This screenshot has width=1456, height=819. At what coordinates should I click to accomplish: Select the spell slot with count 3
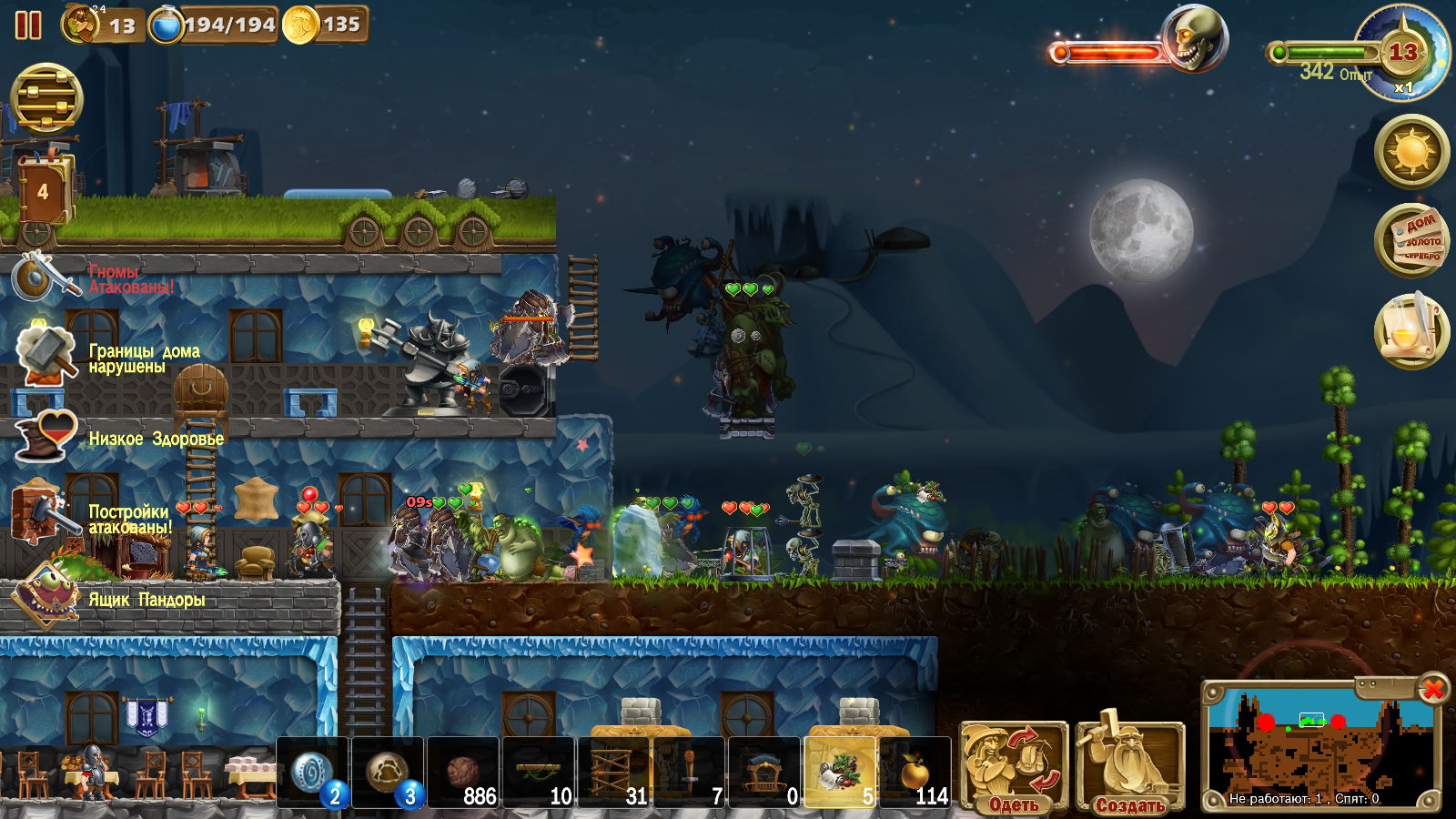coord(388,773)
